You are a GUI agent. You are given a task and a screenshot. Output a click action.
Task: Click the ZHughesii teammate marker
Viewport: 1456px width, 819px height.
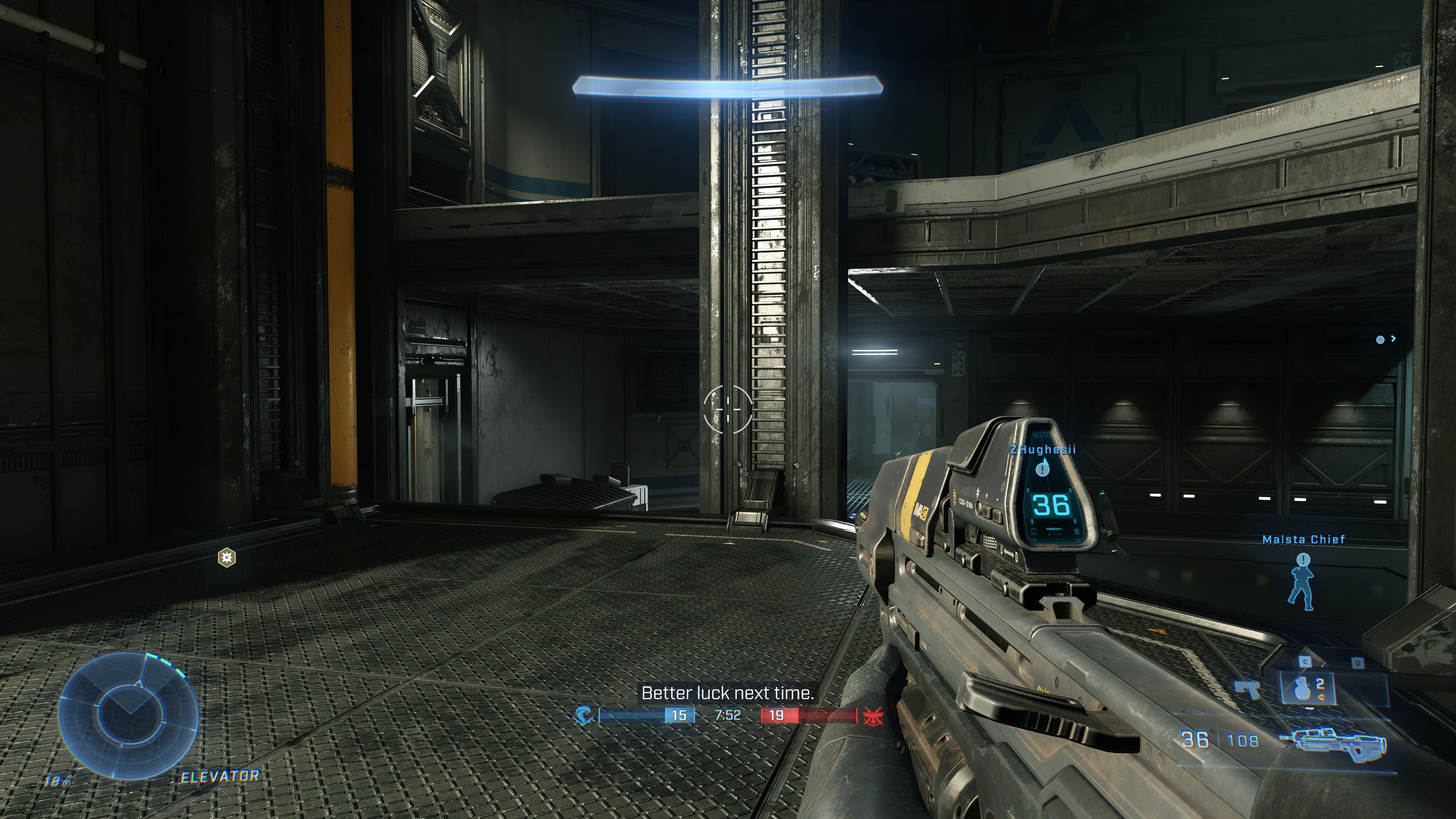click(1043, 468)
